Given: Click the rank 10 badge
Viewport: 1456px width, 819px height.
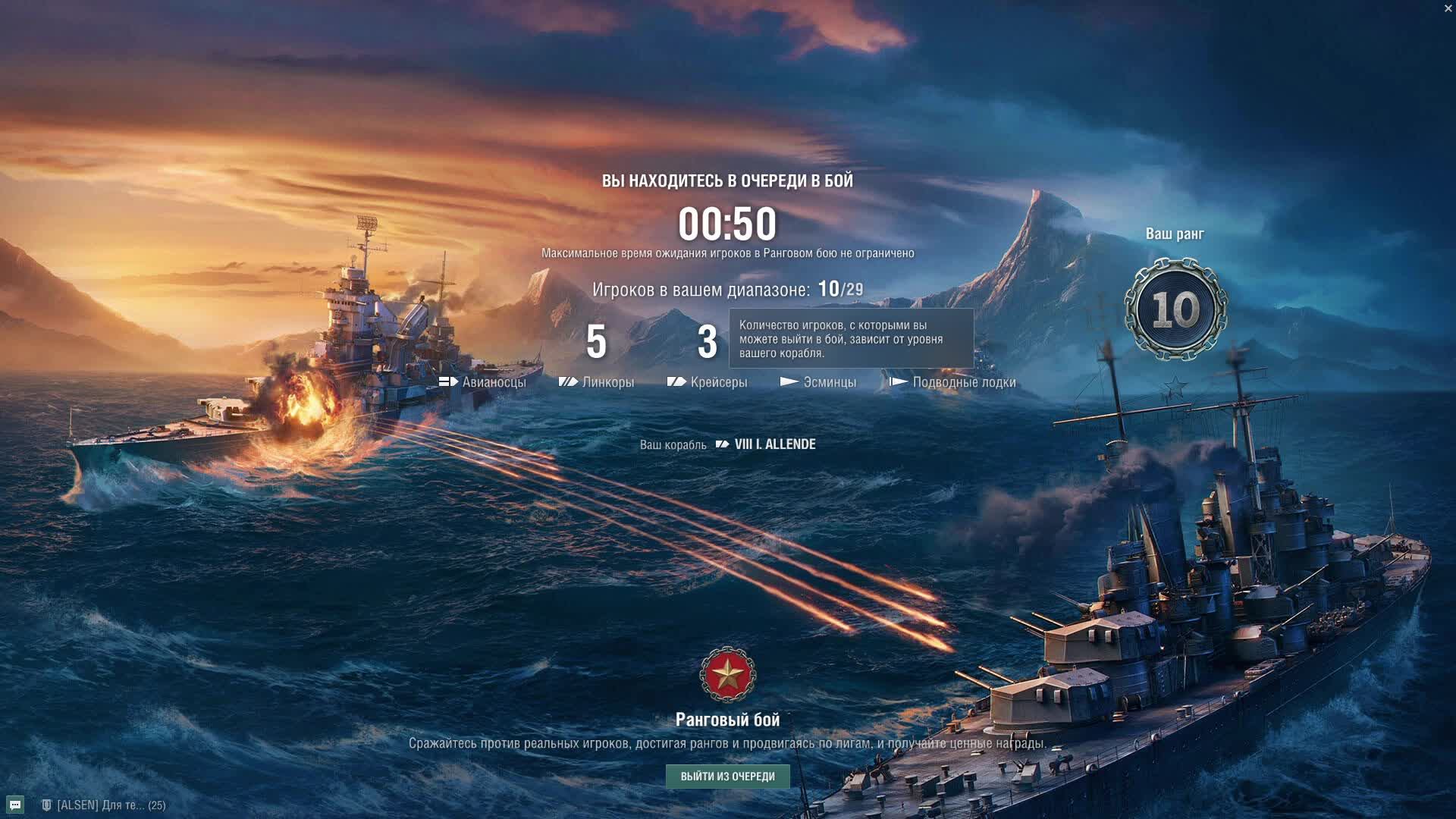Looking at the screenshot, I should coord(1175,309).
